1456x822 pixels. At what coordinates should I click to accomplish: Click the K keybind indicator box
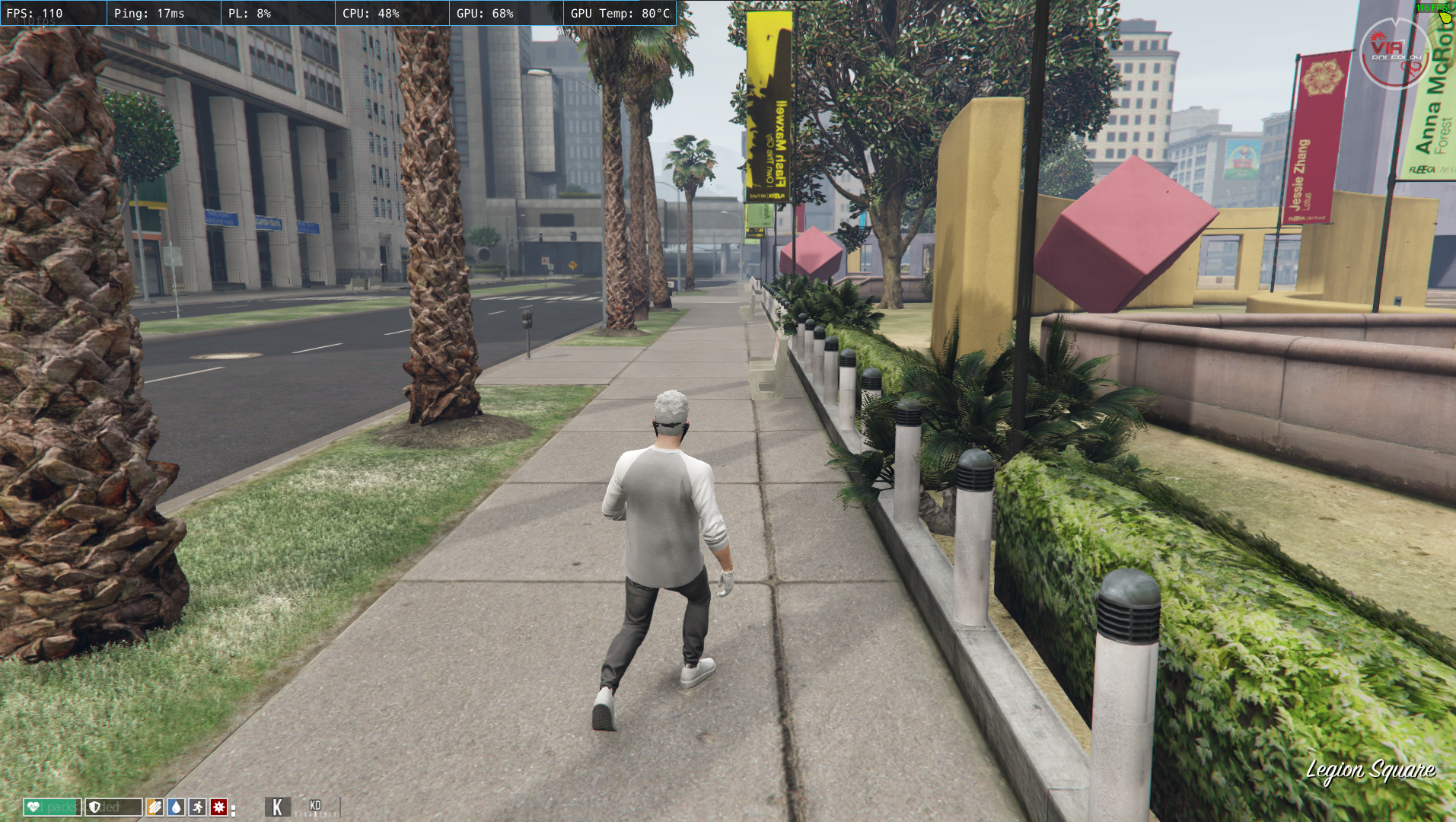point(277,806)
